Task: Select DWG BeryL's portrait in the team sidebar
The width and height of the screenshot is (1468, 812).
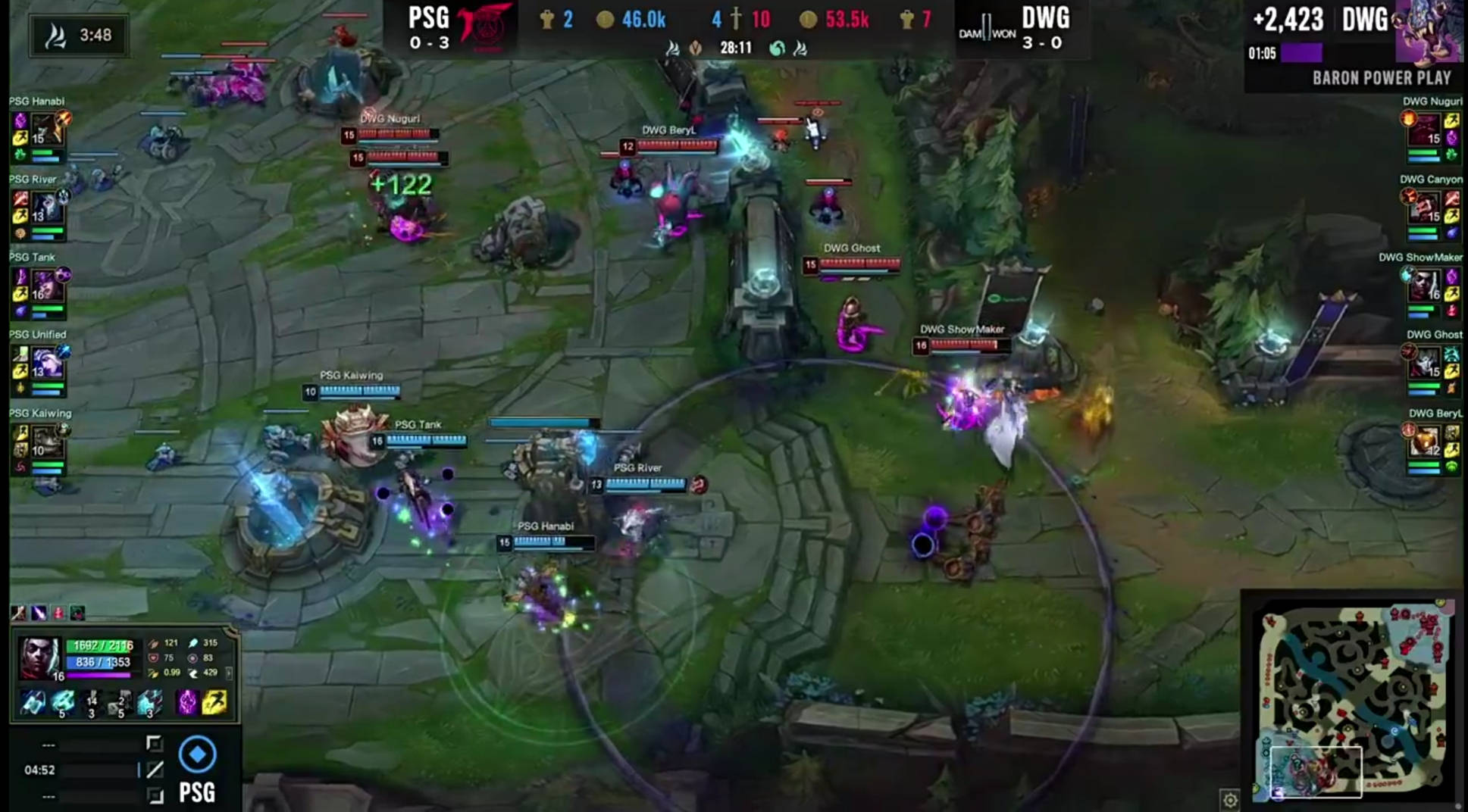Action: (x=1426, y=441)
